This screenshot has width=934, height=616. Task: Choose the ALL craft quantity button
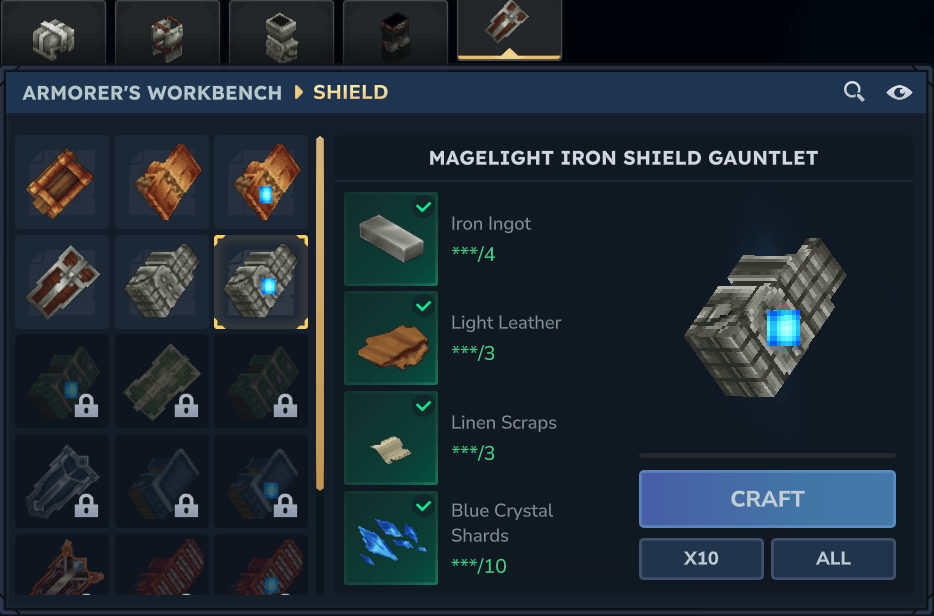click(x=833, y=559)
